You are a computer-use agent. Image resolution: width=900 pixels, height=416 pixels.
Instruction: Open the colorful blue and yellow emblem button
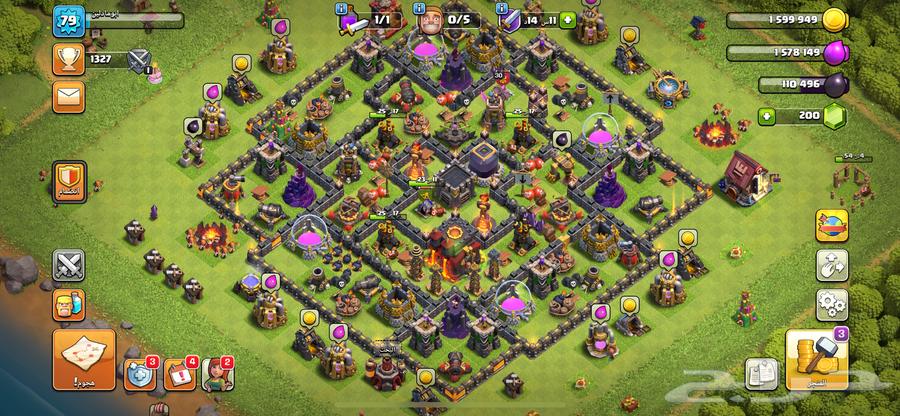coord(830,224)
